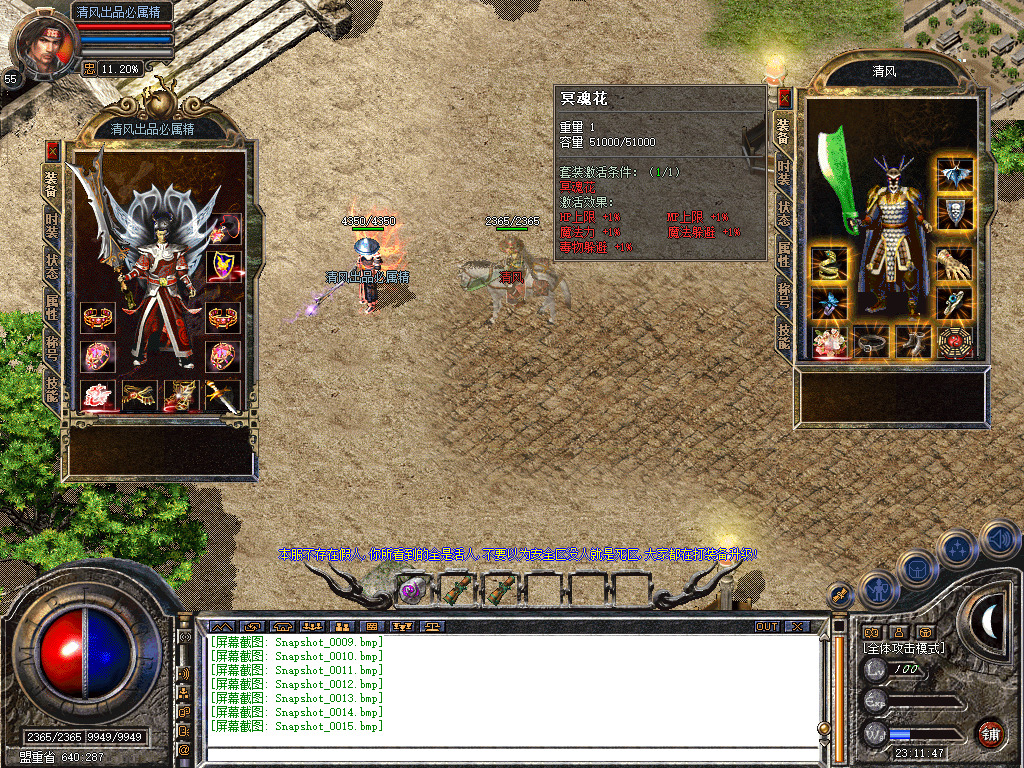Image resolution: width=1024 pixels, height=768 pixels.
Task: Open the character figure round button
Action: [x=876, y=592]
